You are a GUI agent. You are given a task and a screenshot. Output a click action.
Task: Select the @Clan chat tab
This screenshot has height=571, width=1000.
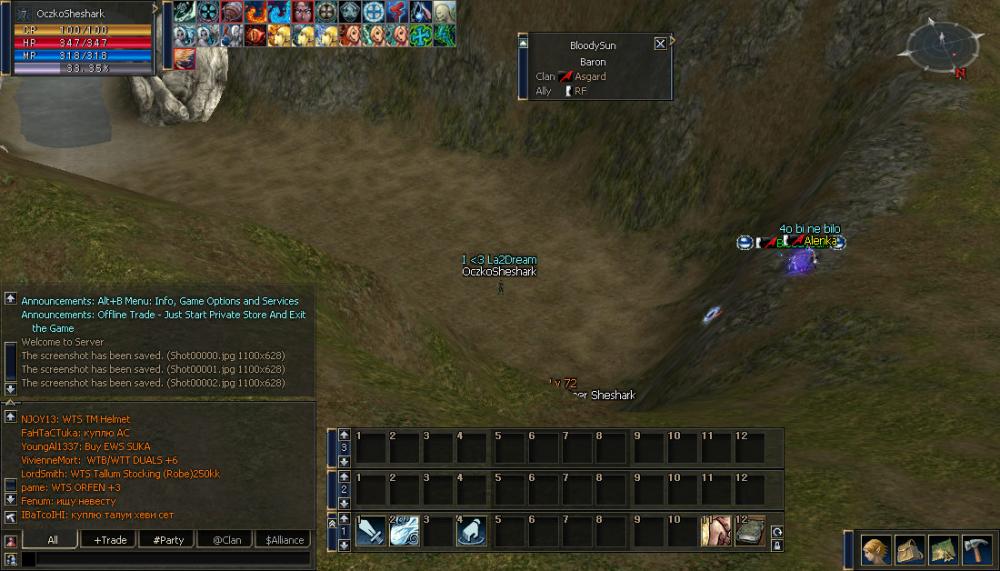[x=226, y=540]
